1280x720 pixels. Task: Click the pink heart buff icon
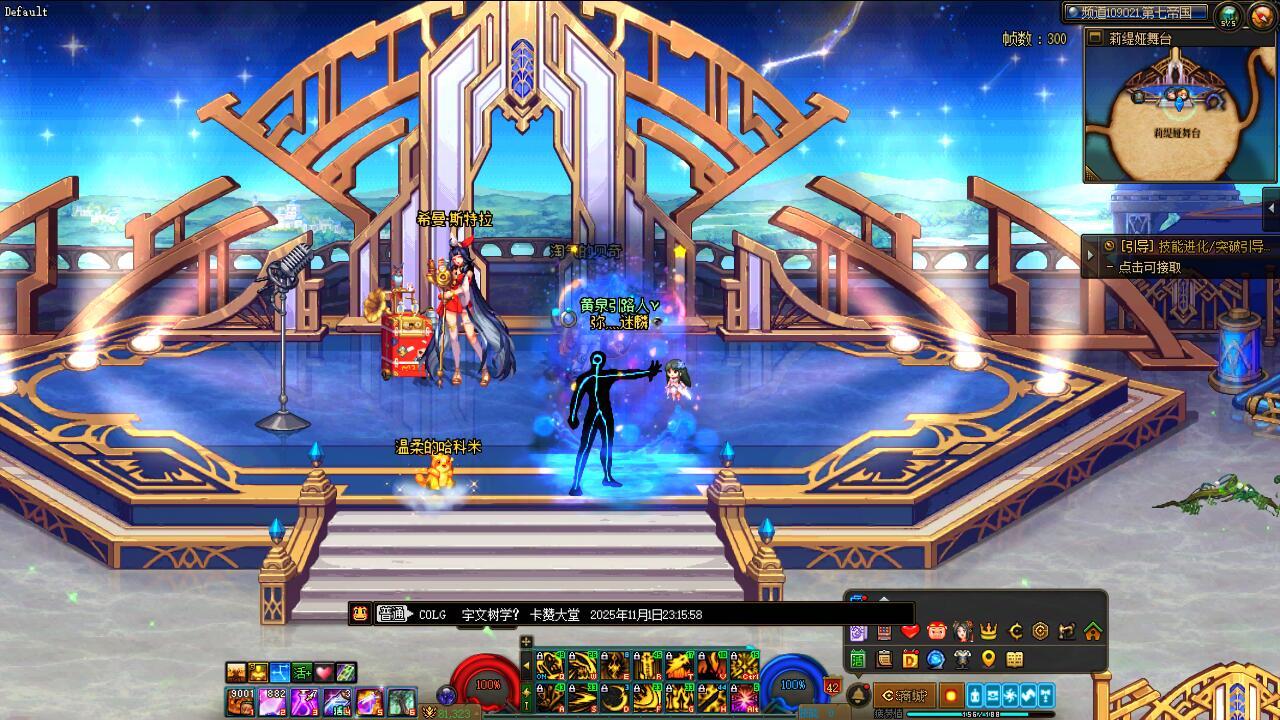click(x=324, y=673)
